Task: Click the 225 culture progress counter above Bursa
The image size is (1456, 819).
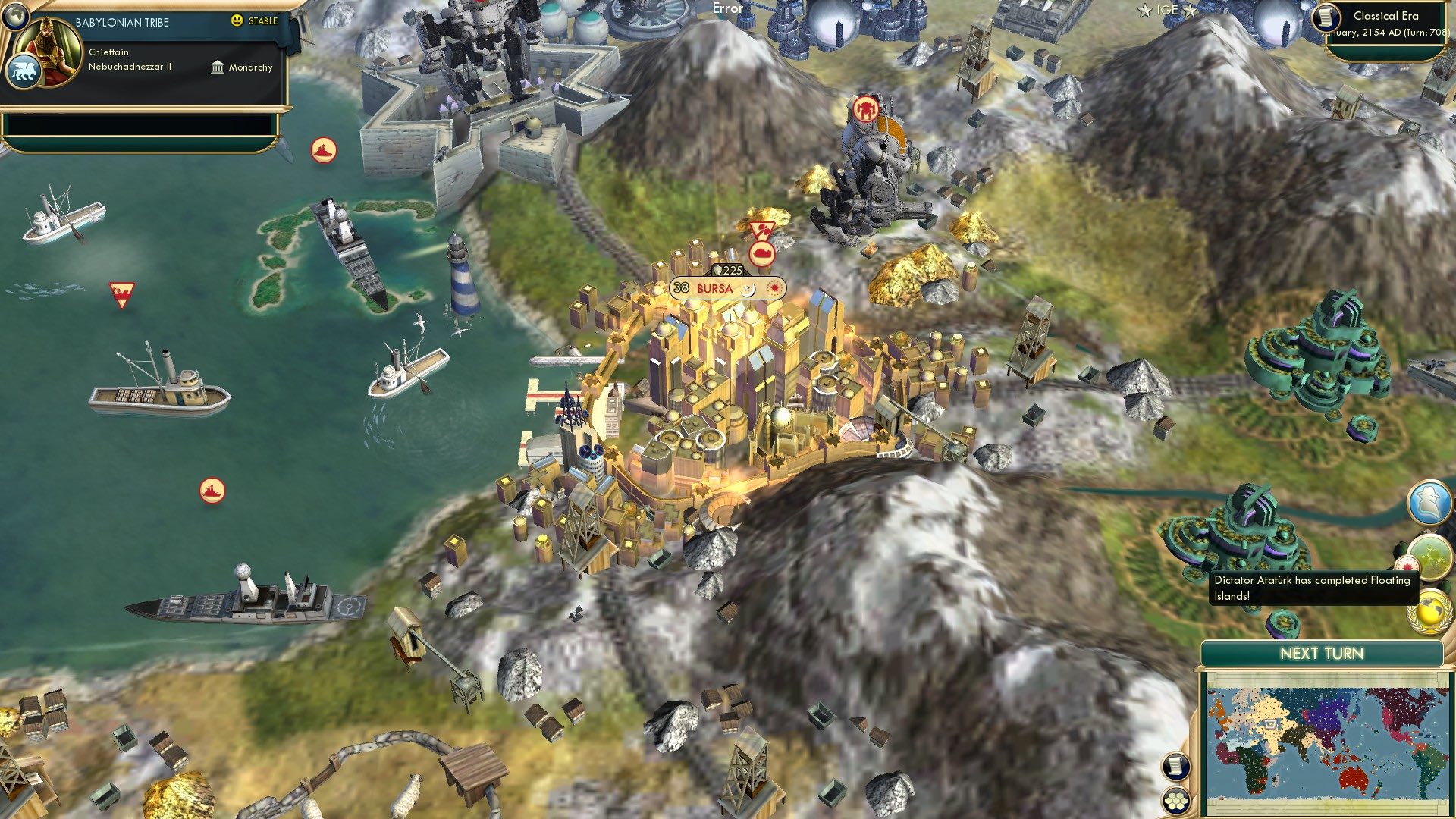Action: (x=726, y=268)
